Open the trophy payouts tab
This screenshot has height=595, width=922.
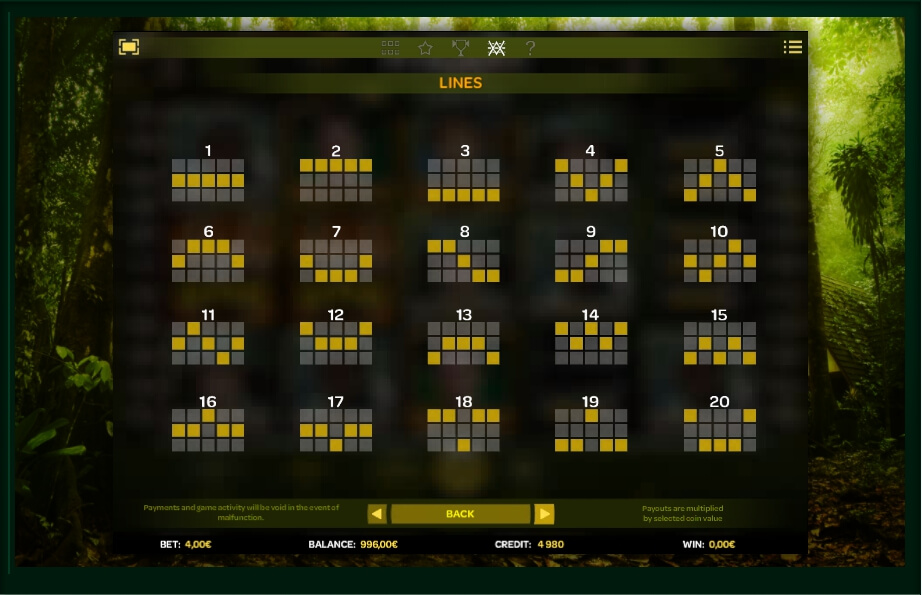(460, 47)
